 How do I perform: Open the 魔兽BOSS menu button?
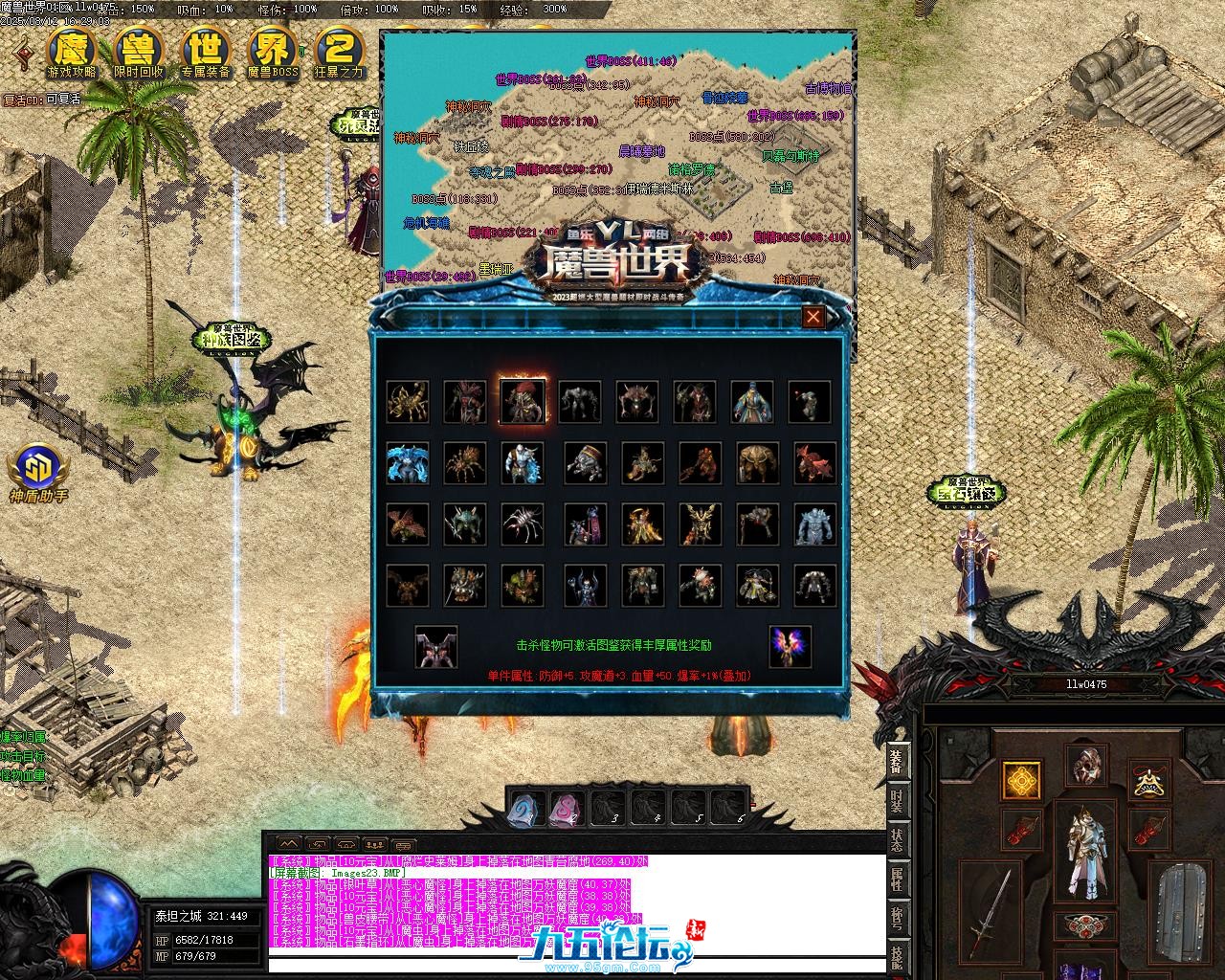tap(273, 53)
